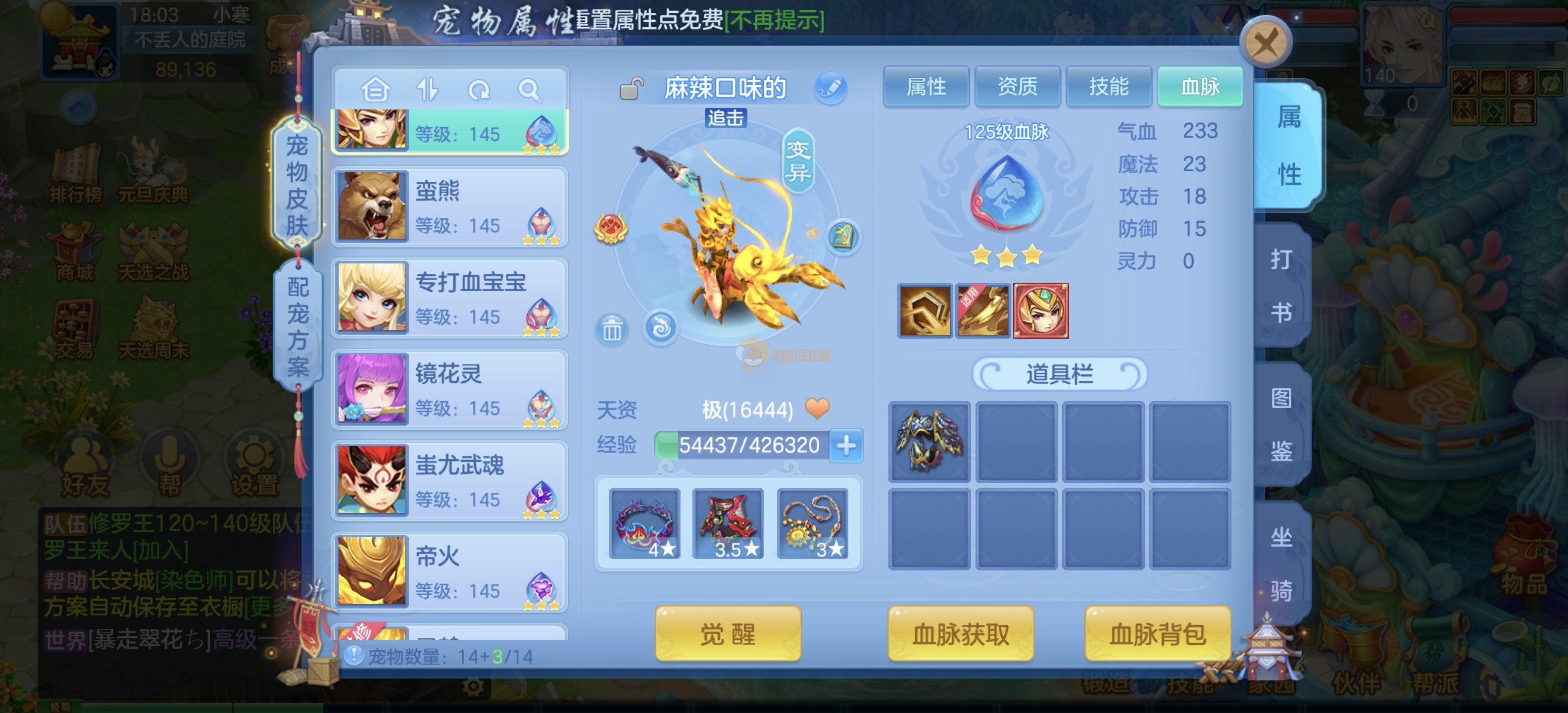Close the pet attributes window
Screen dimensions: 1568x713
point(1266,43)
